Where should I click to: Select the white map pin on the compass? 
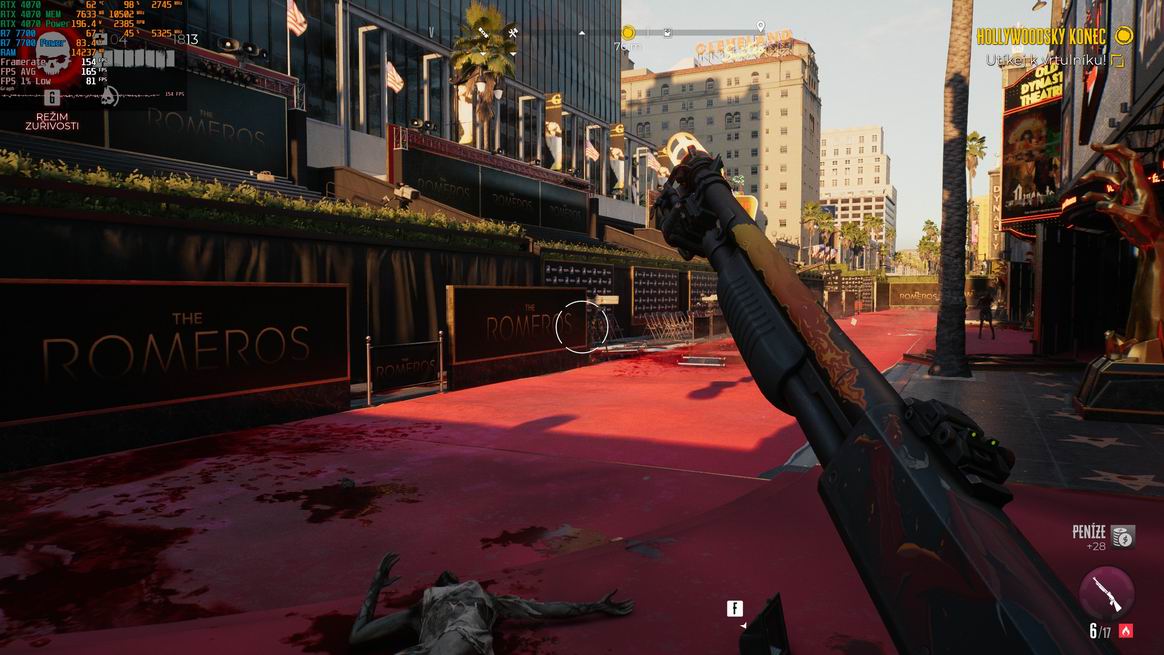760,26
